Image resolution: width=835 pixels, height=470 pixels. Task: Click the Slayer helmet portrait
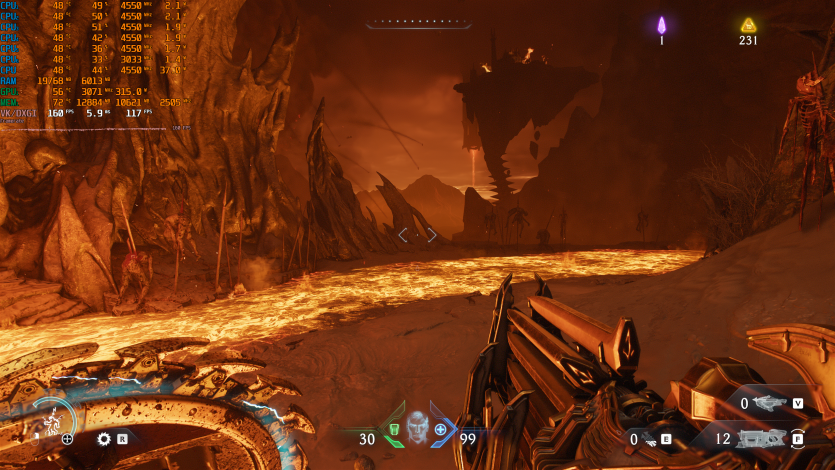click(x=417, y=429)
